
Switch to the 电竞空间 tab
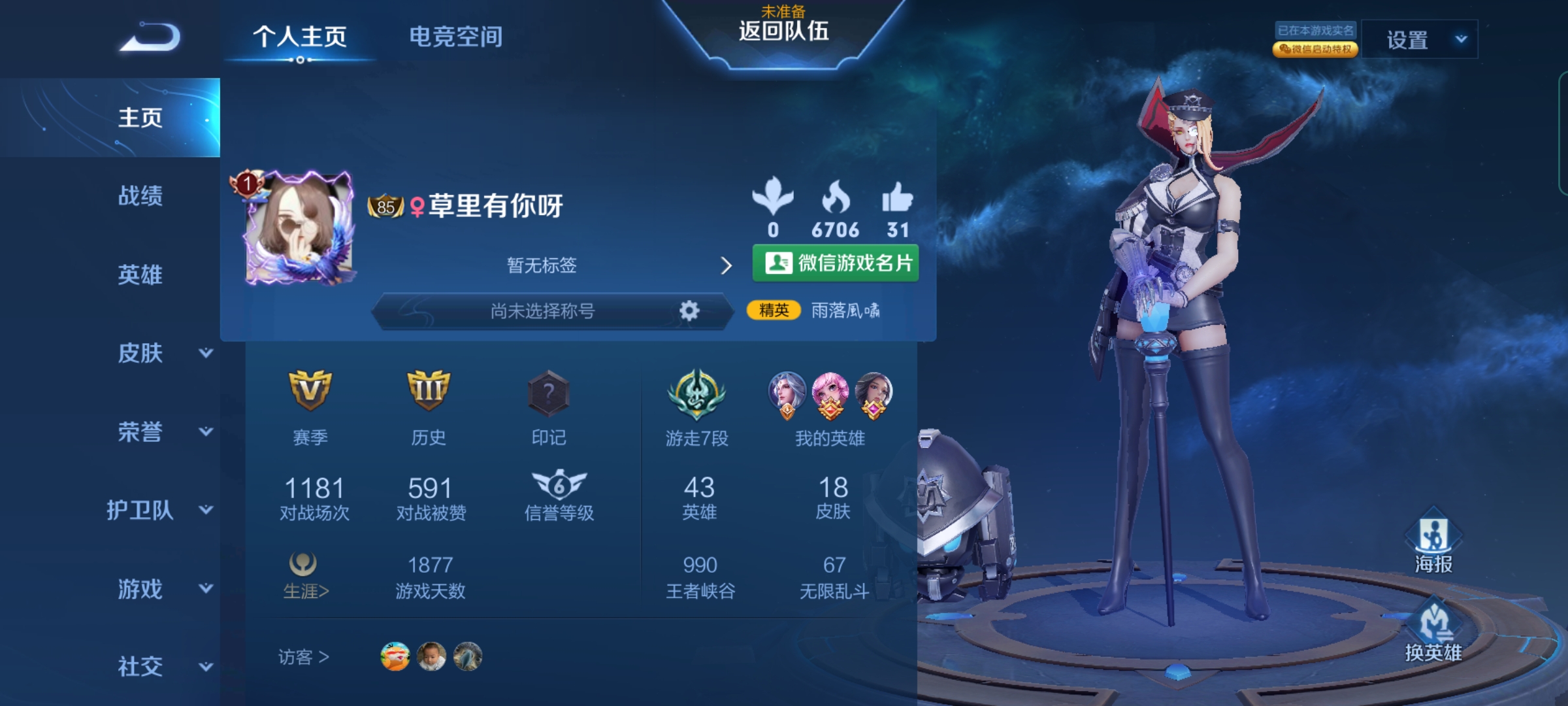tap(455, 37)
